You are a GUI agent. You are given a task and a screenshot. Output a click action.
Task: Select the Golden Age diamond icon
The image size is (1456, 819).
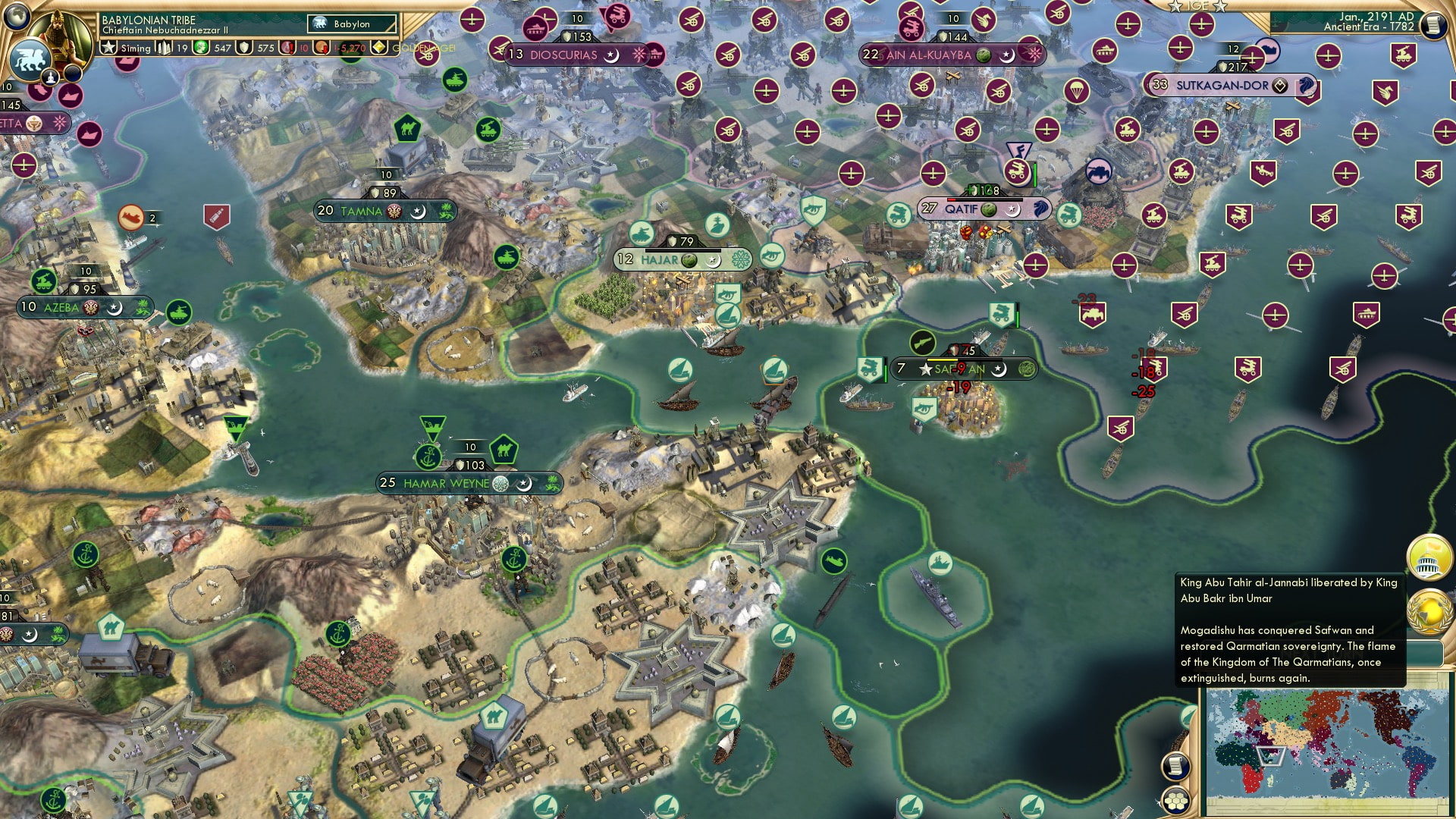(380, 47)
